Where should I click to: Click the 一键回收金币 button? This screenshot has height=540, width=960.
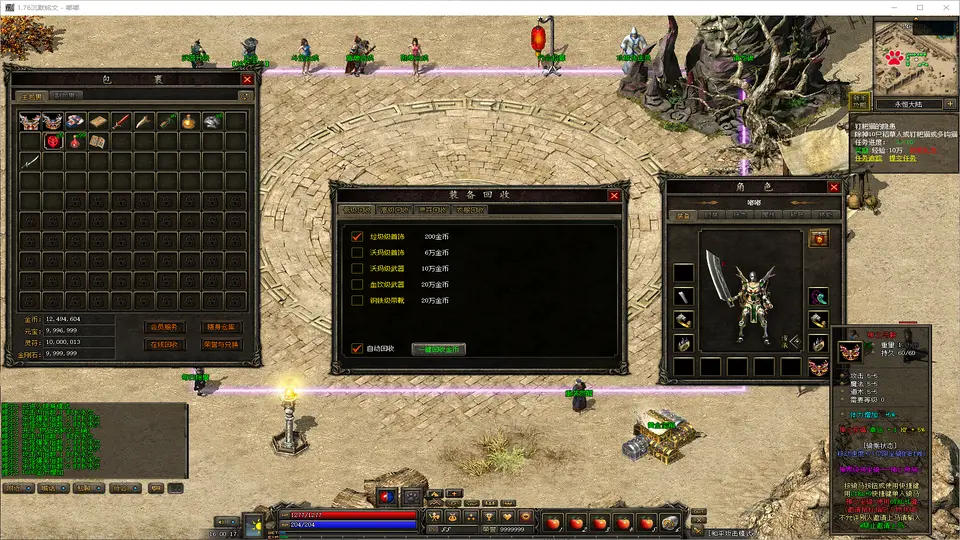click(x=439, y=350)
